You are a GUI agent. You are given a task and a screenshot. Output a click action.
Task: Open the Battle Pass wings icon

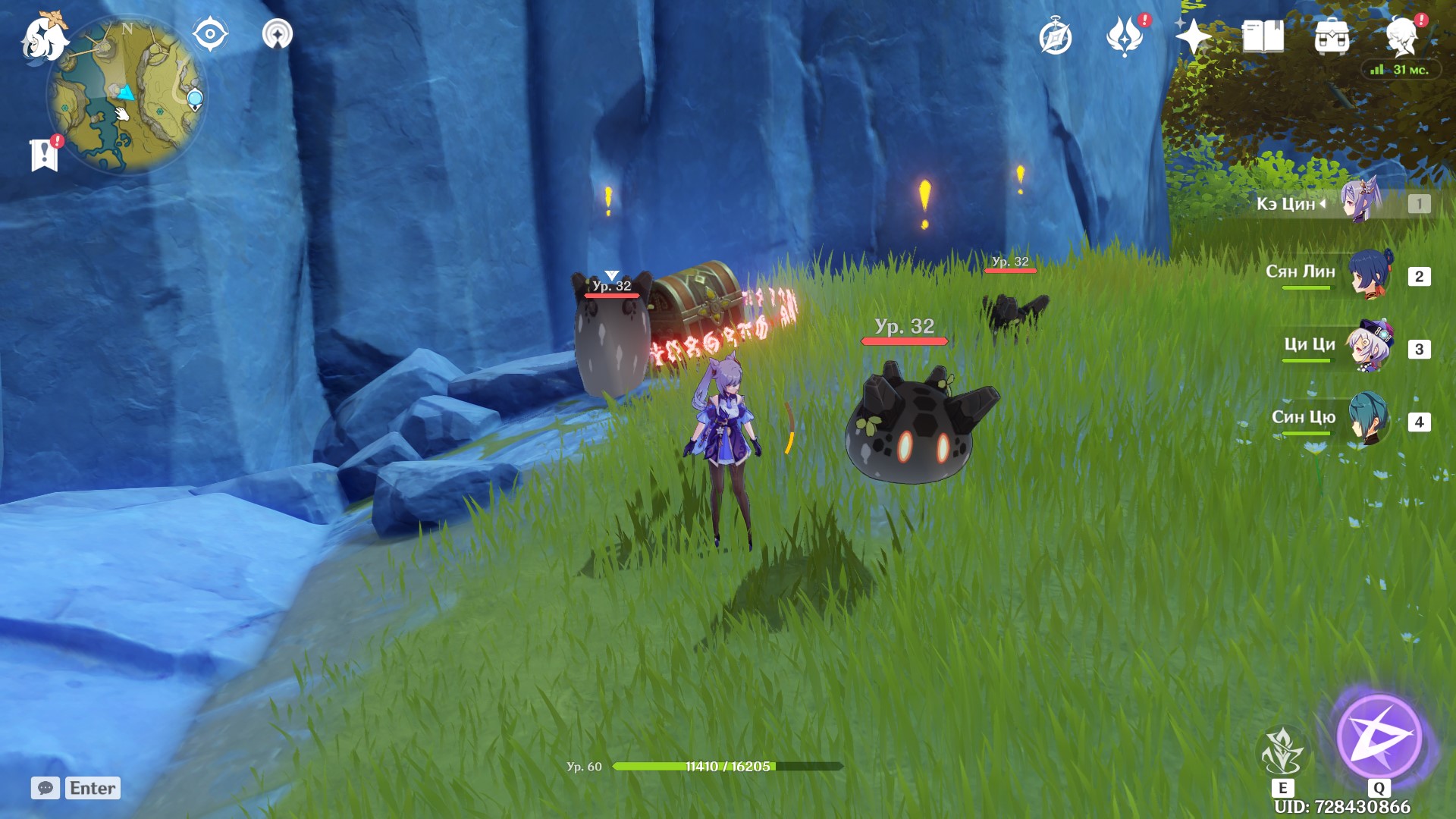click(x=1125, y=33)
